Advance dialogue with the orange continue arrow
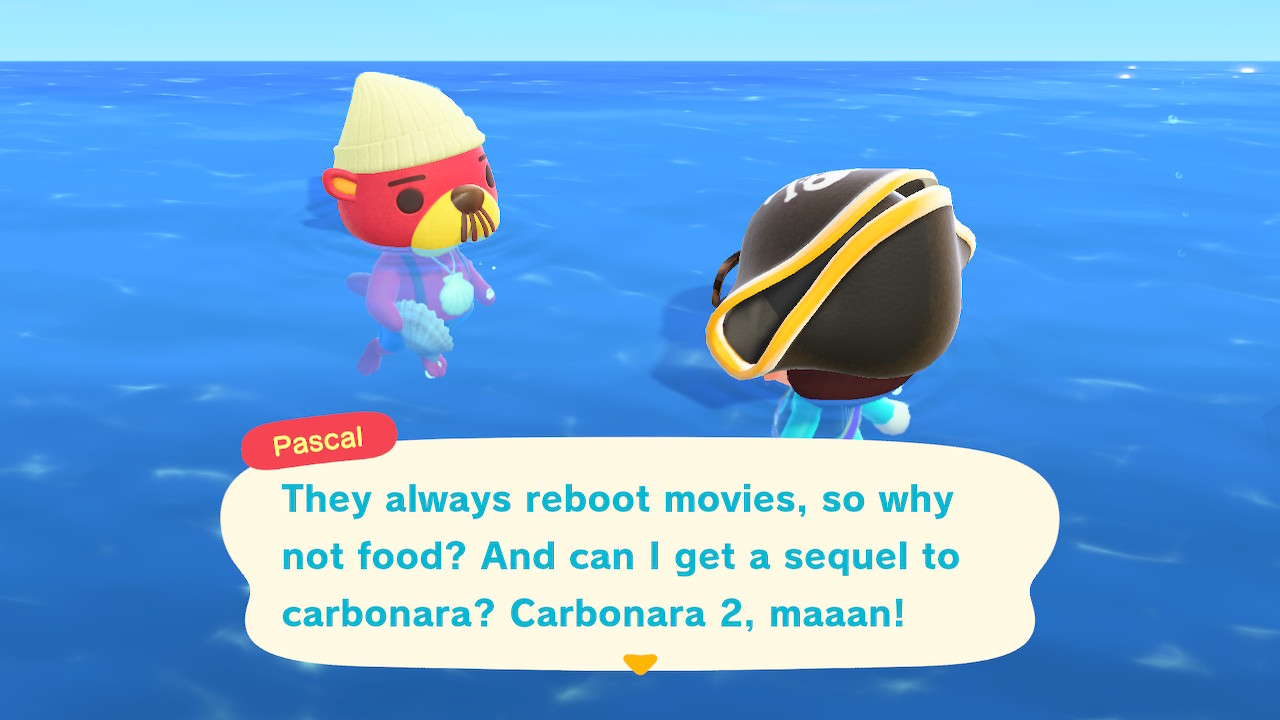This screenshot has width=1280, height=720. click(639, 663)
